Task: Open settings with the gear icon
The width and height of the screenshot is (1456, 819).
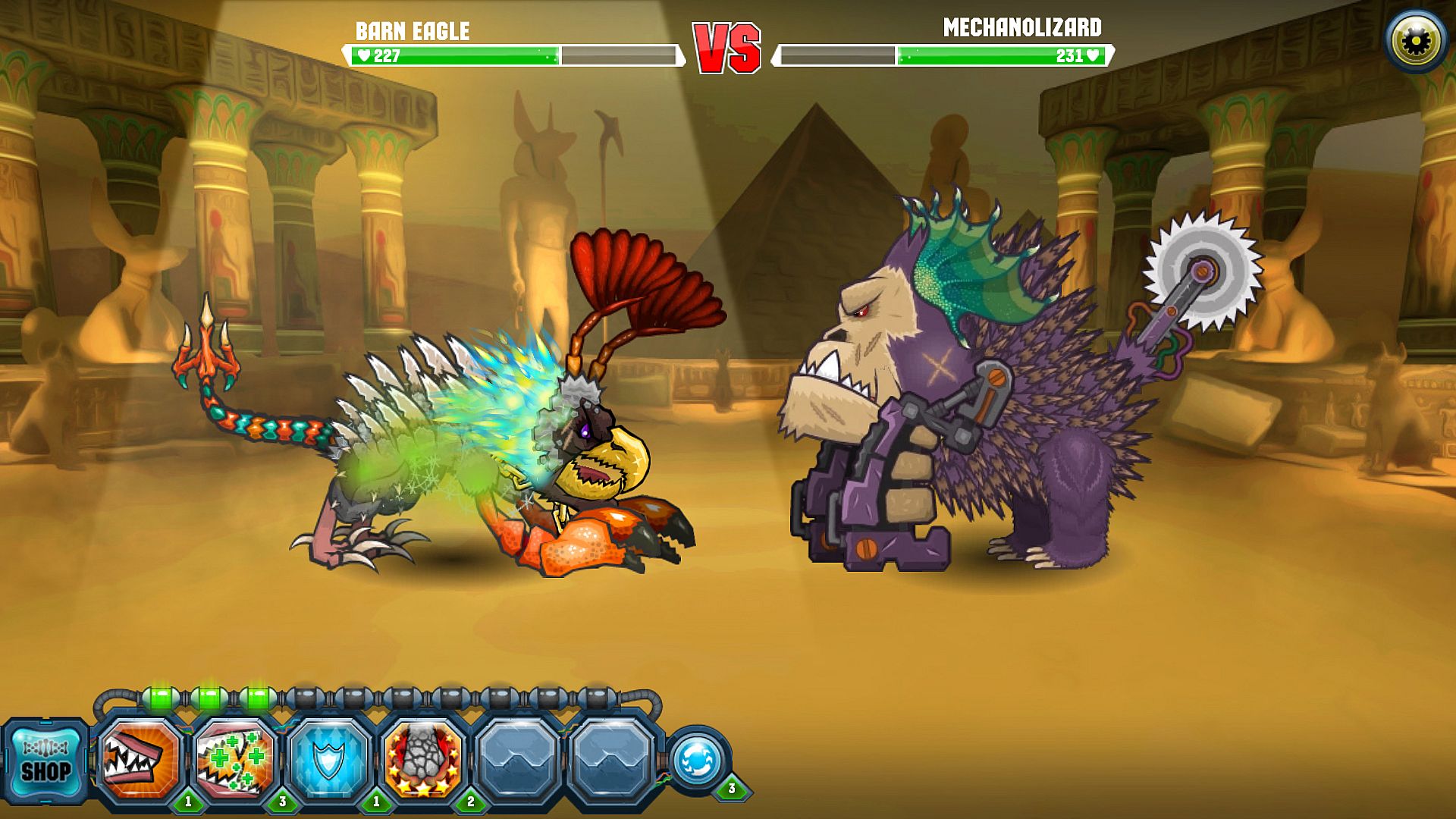Action: tap(1416, 41)
